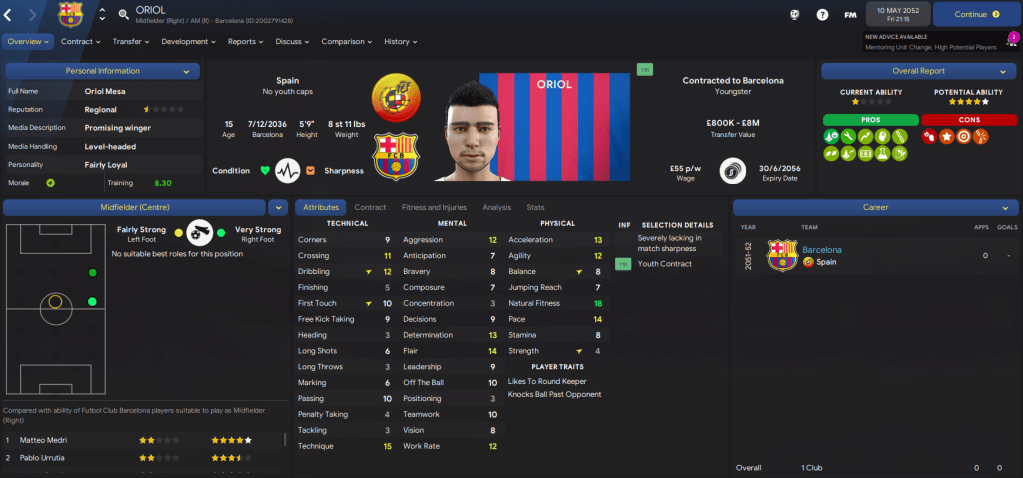Expand the Career panel dropdown
Image resolution: width=1023 pixels, height=478 pixels.
pos(1002,207)
